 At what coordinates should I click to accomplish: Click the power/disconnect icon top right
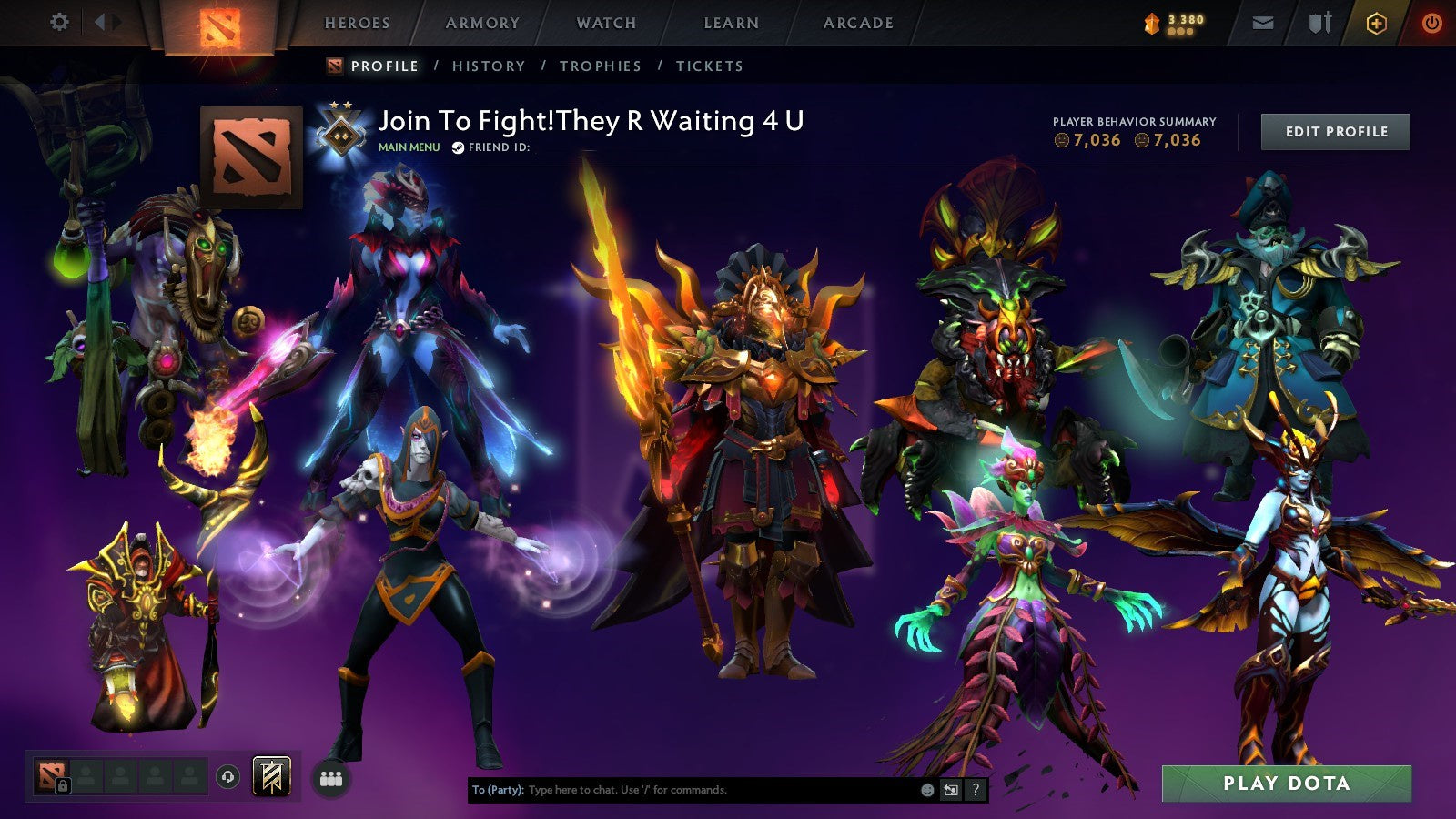(1431, 21)
